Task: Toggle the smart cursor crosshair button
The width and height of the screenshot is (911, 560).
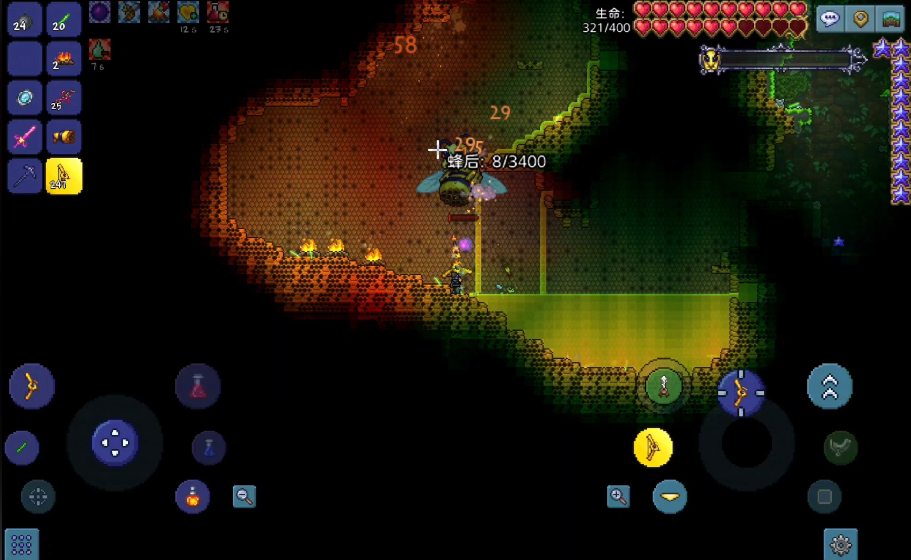Action: click(38, 496)
